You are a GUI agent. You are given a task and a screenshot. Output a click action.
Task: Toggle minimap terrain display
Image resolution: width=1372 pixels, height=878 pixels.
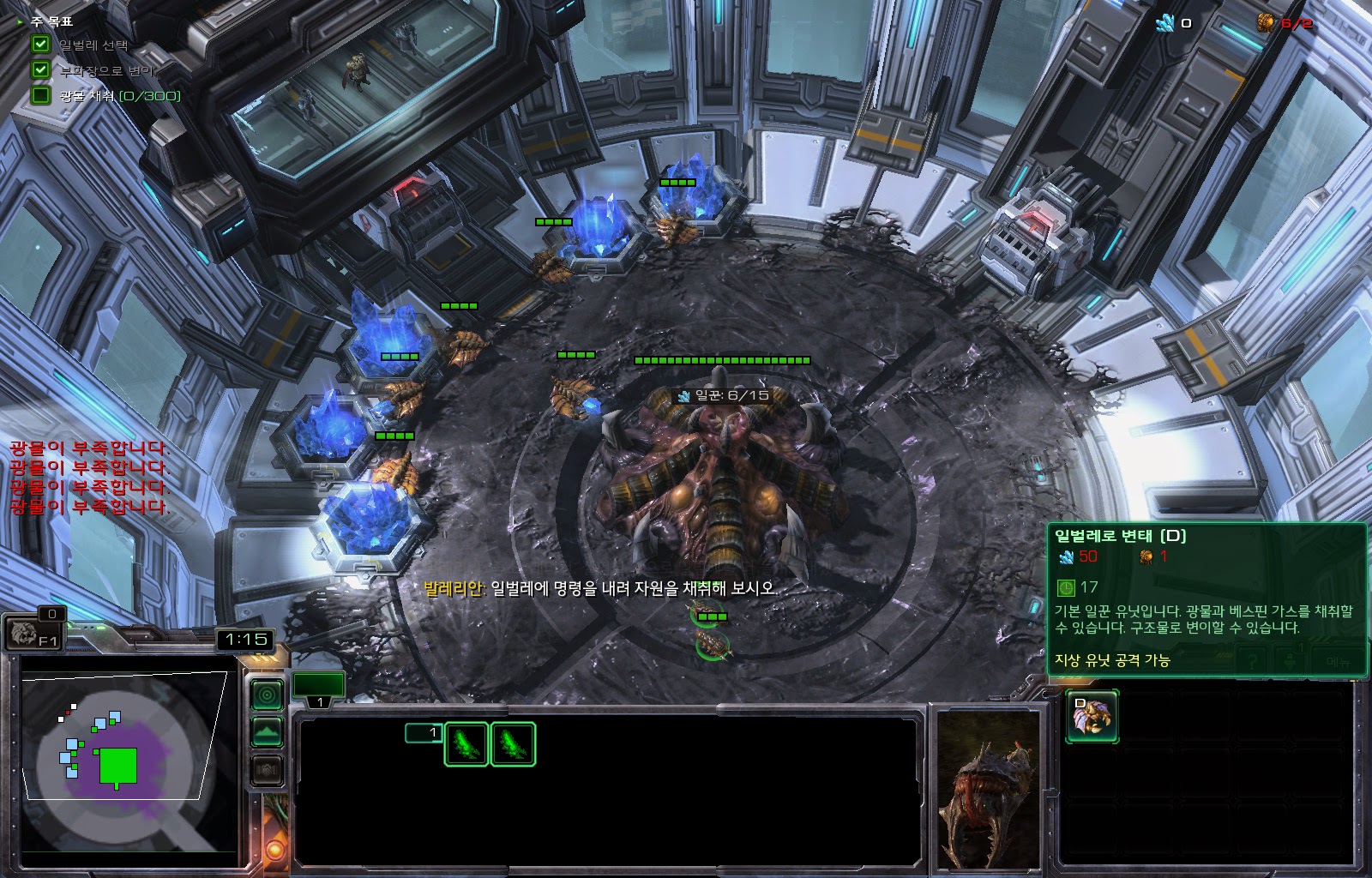click(x=268, y=732)
